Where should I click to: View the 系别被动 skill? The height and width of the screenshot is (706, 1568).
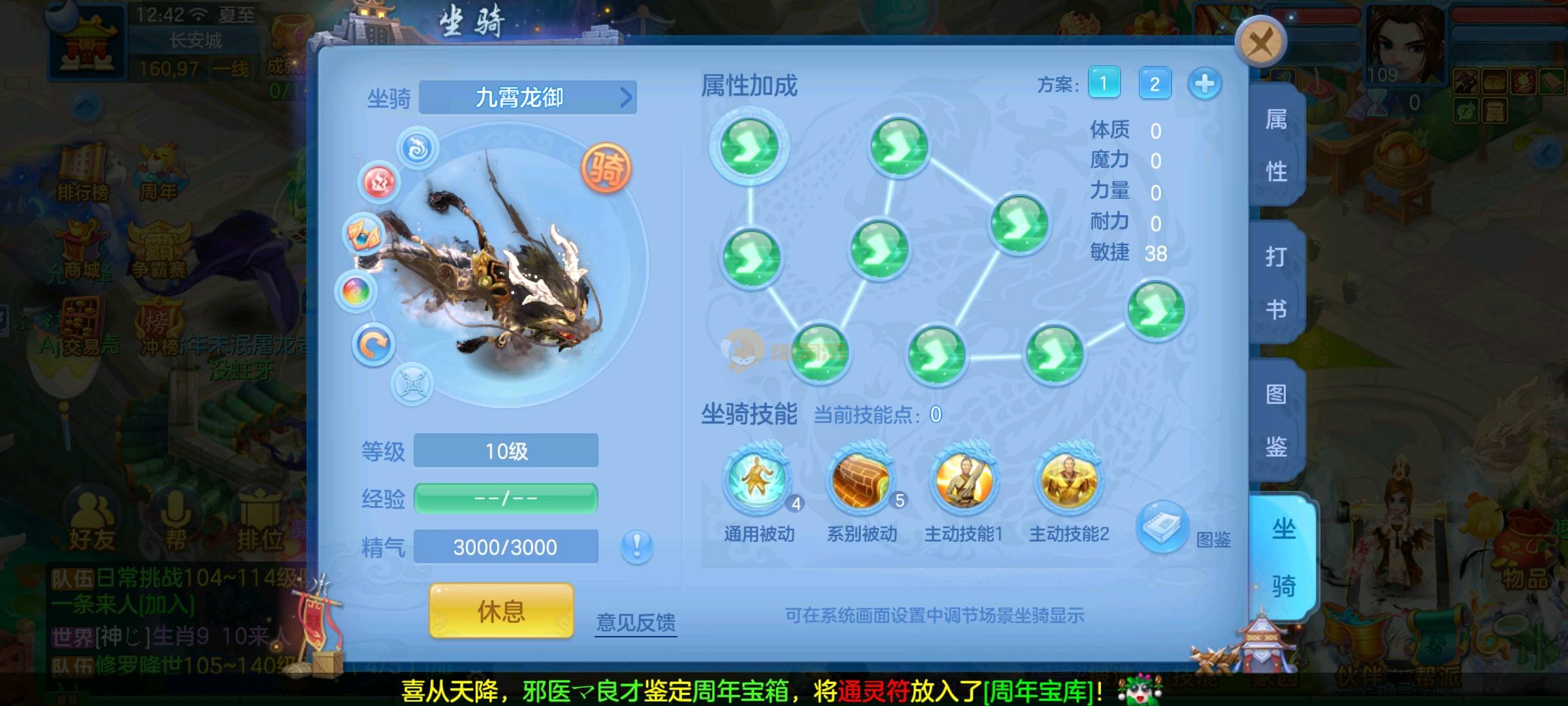click(861, 480)
